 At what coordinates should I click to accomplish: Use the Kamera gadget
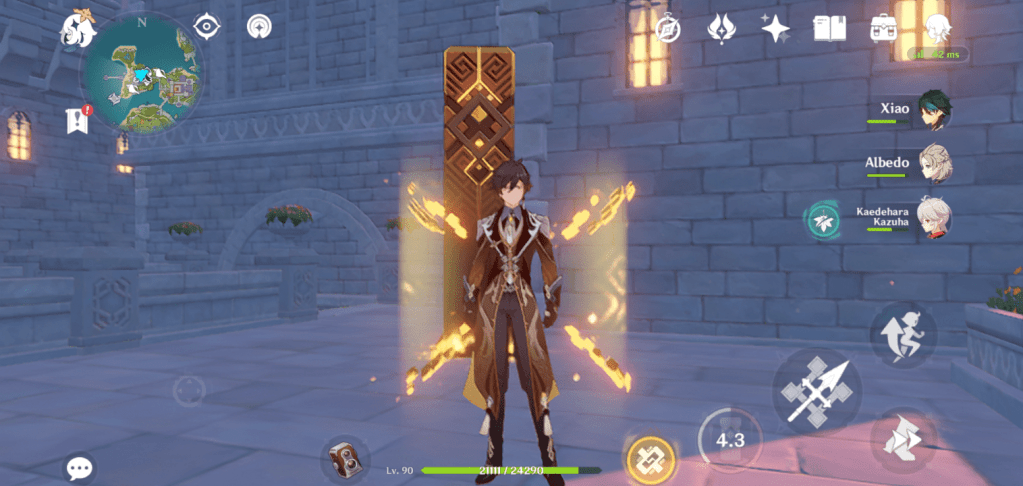pos(345,460)
